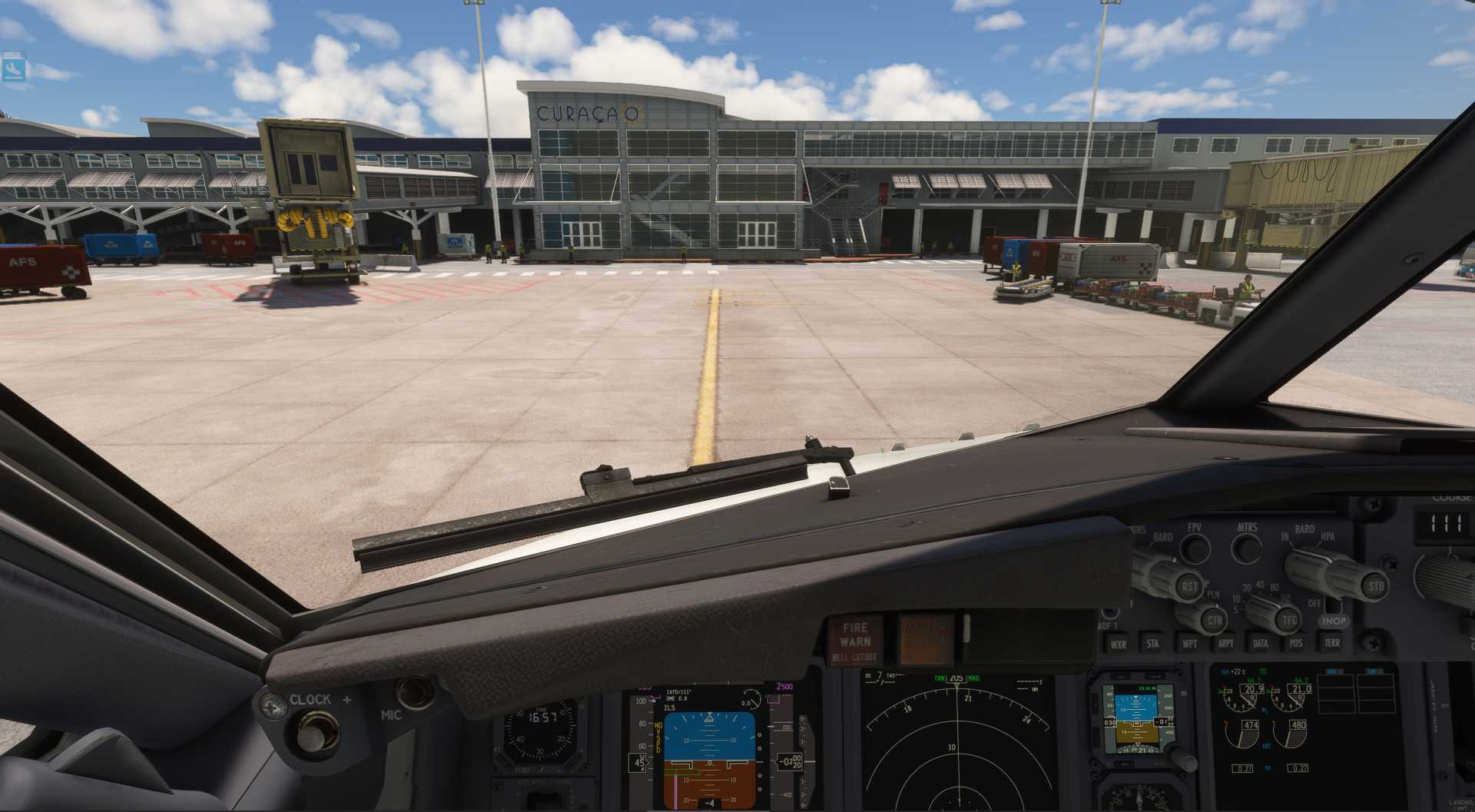The height and width of the screenshot is (812, 1475).
Task: Toggle the POS position map button
Action: tap(1296, 644)
